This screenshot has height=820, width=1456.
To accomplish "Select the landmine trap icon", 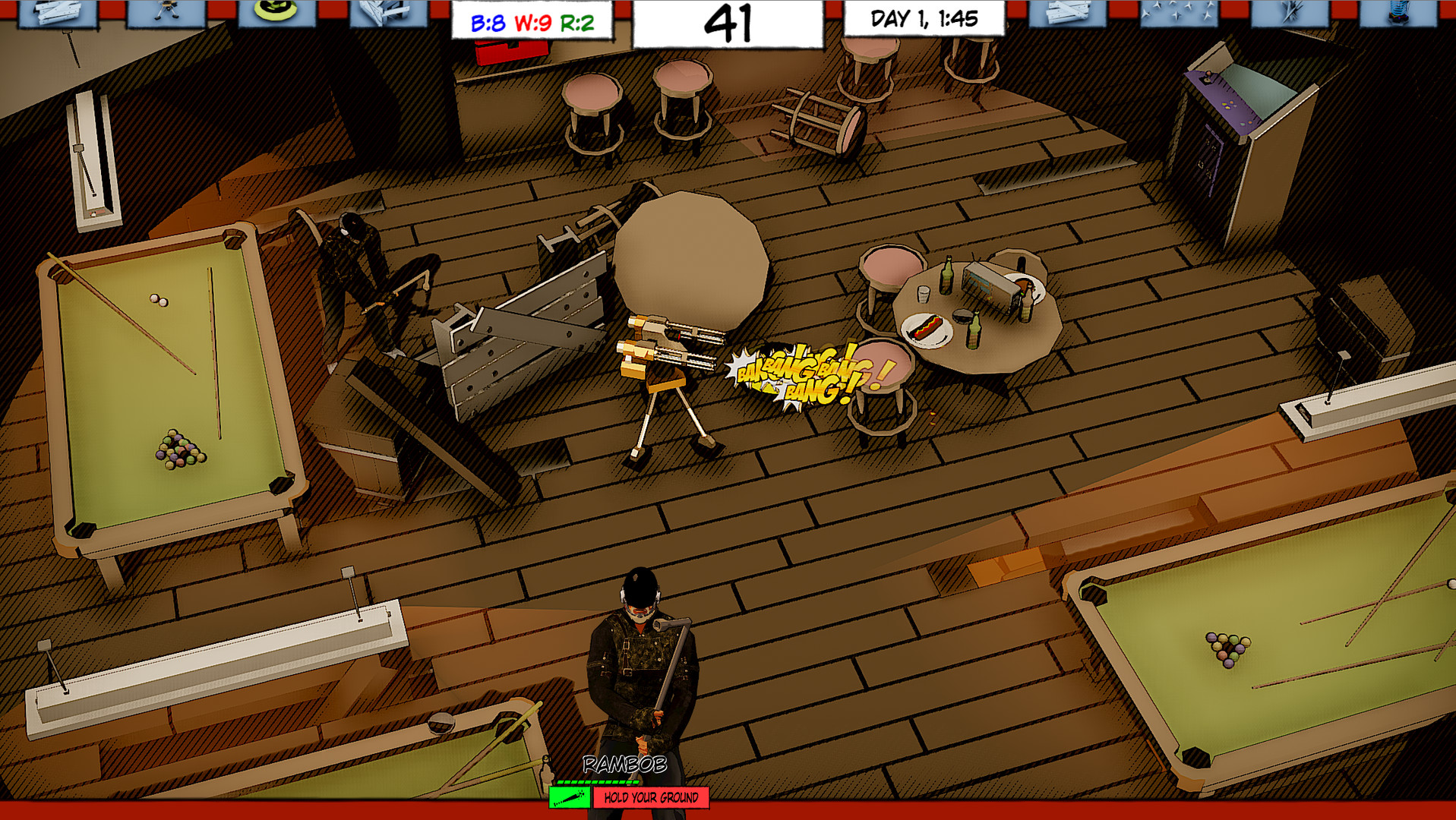I will point(277,14).
